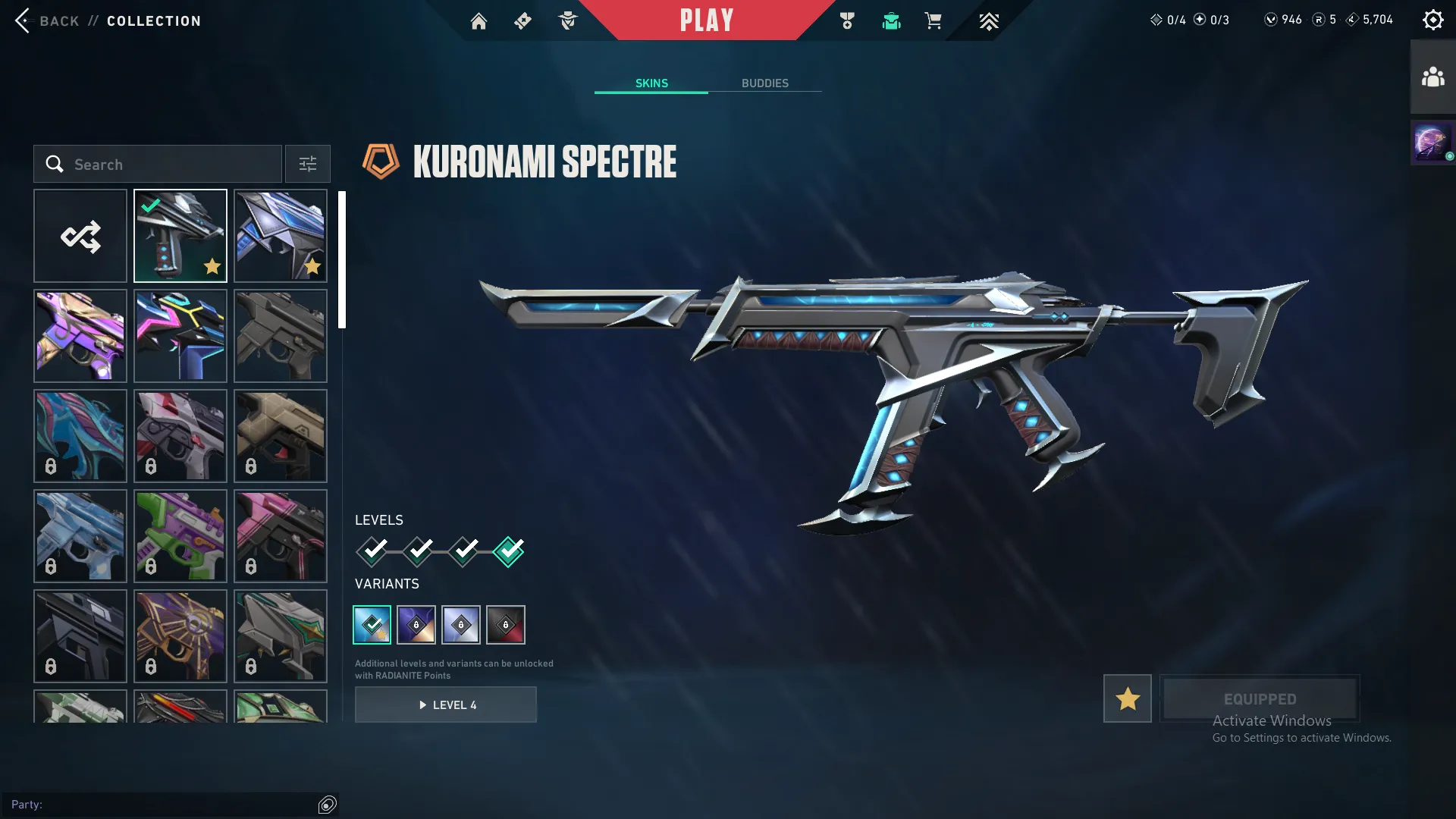Select the Level 4 checkmark under Levels

pos(509,552)
